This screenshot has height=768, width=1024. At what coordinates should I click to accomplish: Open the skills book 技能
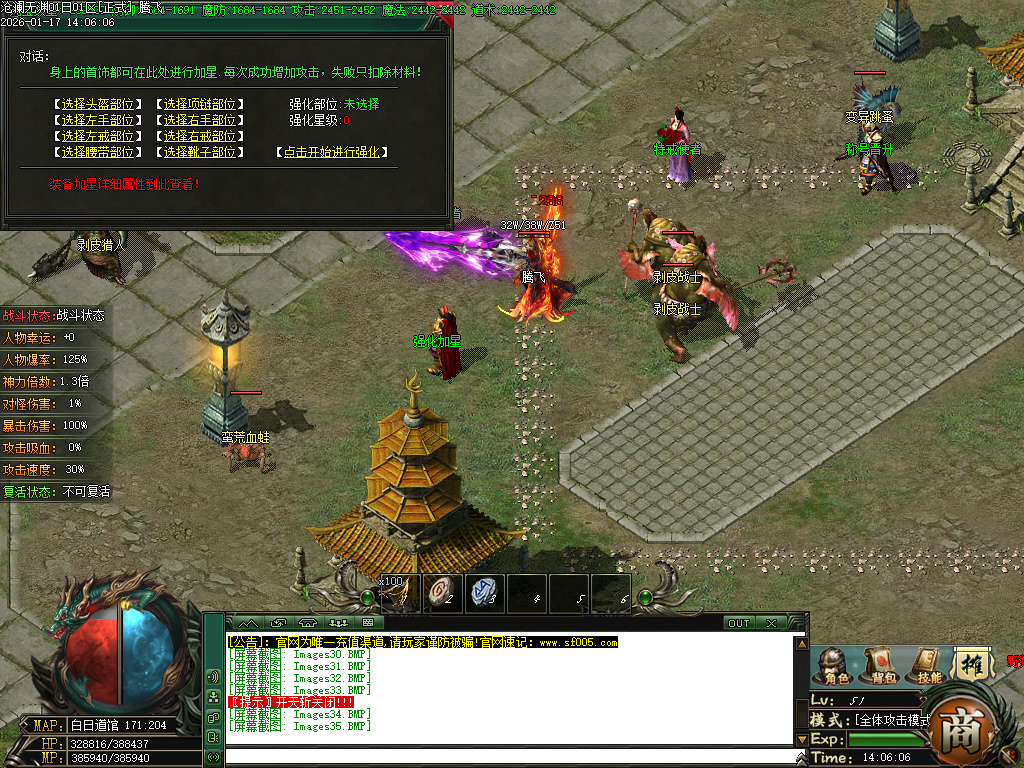coord(928,668)
